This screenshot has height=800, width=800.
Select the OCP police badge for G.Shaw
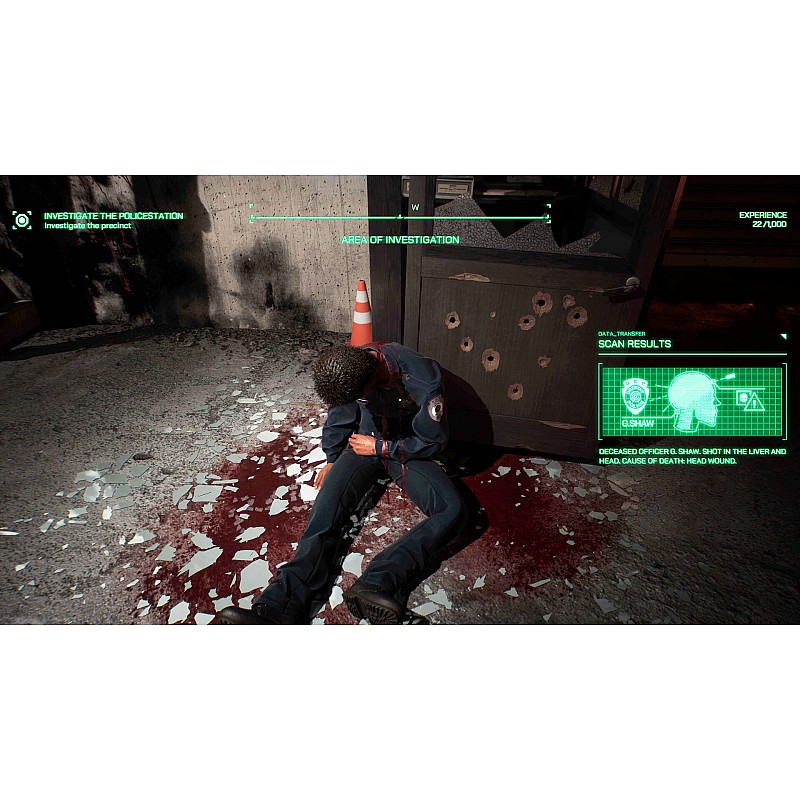(x=634, y=397)
